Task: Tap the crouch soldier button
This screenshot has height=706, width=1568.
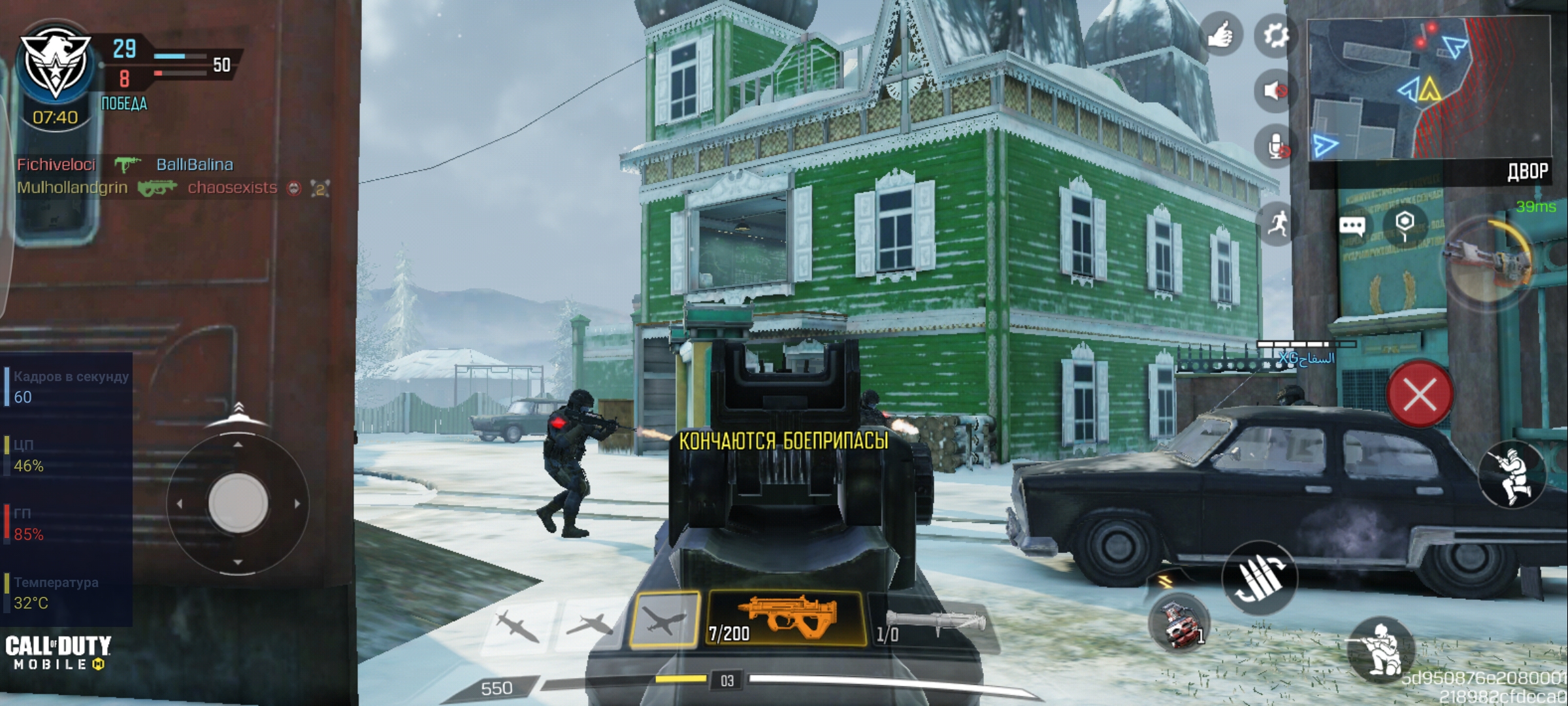Action: click(1380, 649)
